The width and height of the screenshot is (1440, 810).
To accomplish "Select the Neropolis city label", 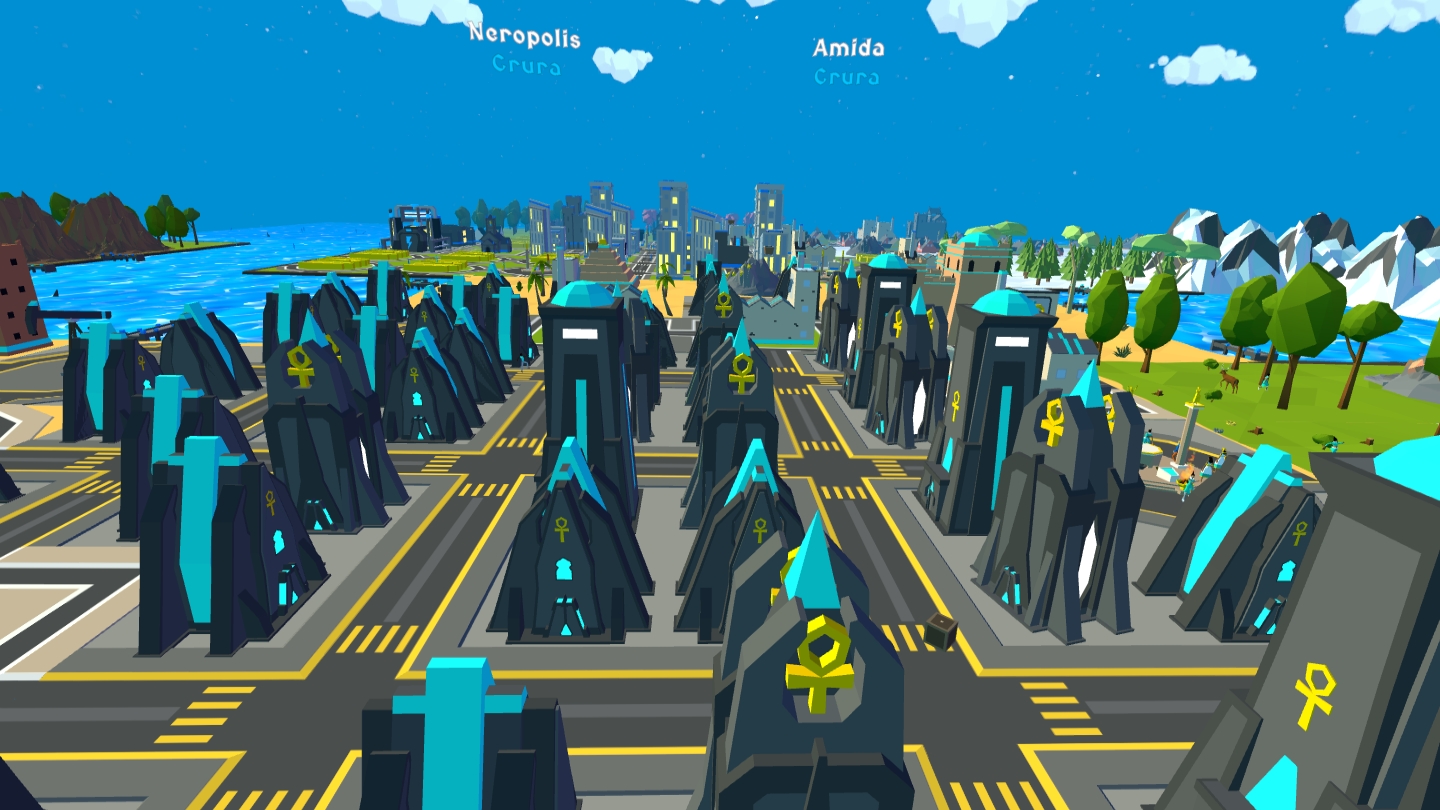I will (x=524, y=34).
